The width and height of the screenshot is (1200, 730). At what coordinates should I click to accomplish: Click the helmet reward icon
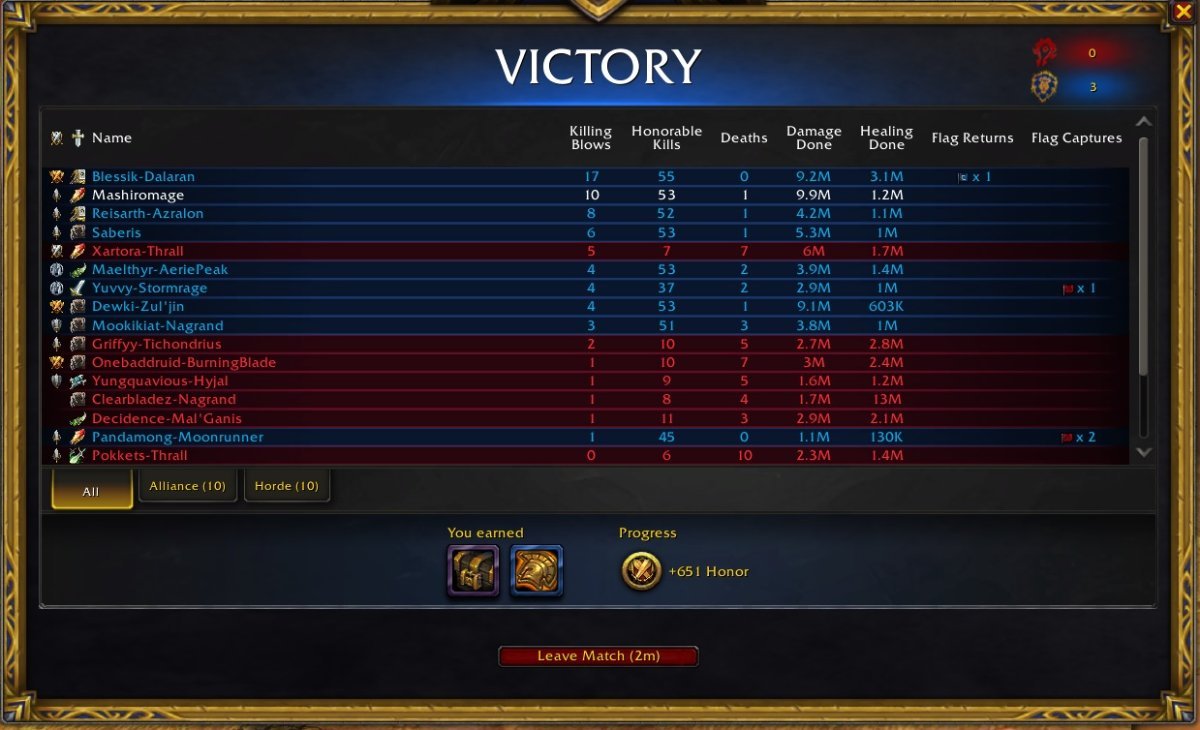(536, 571)
